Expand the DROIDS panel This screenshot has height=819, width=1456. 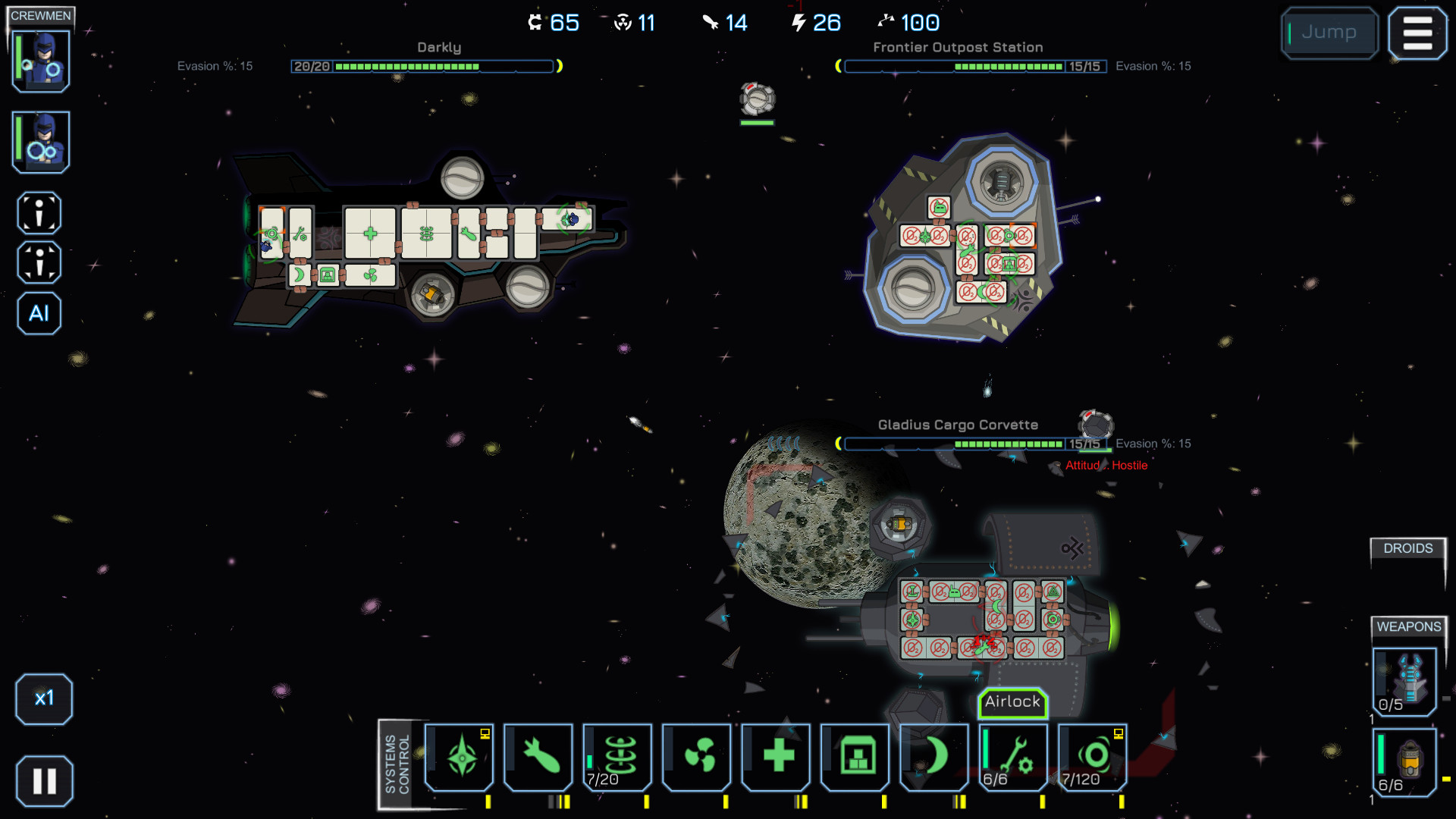click(1408, 548)
